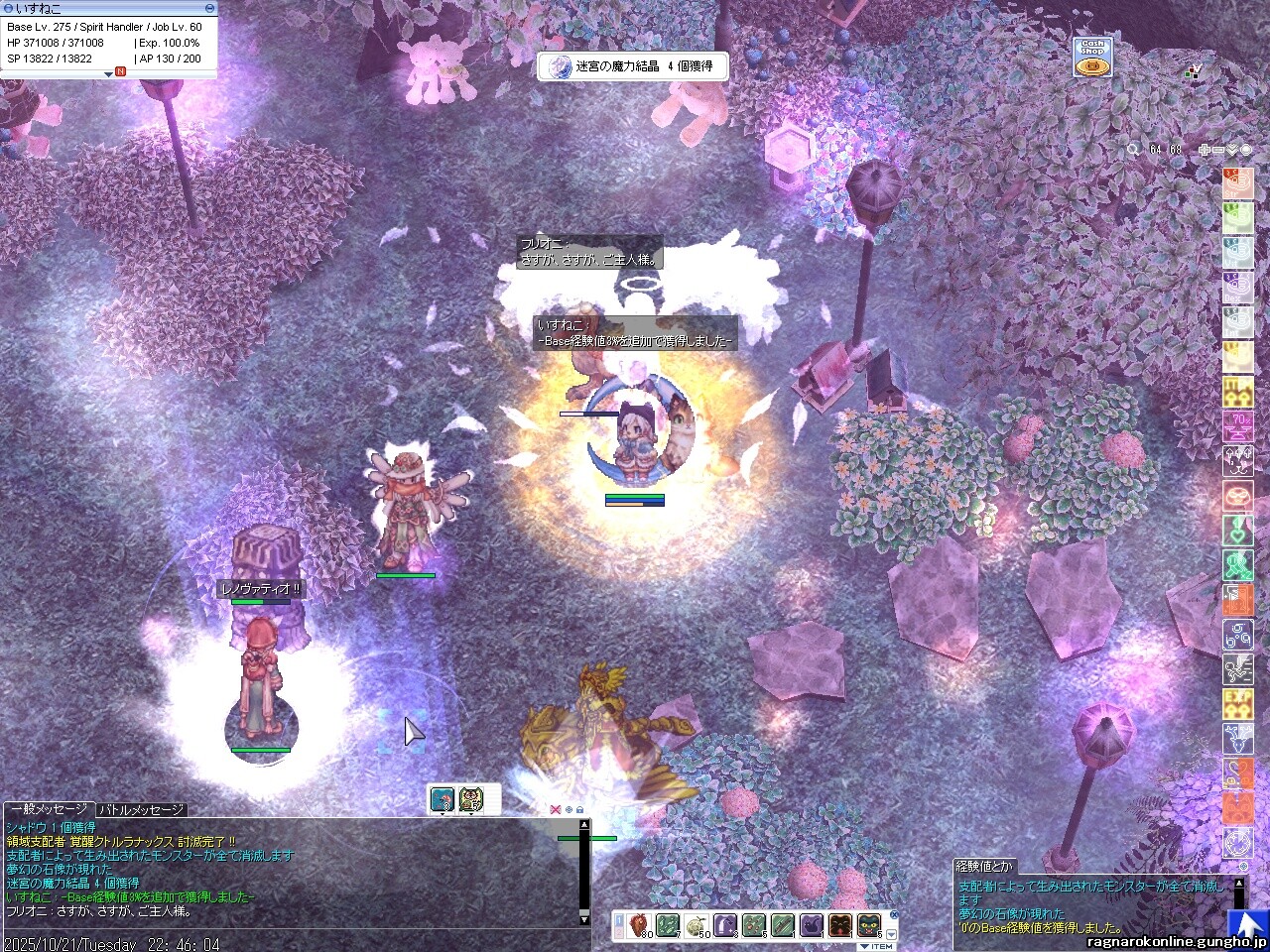Select the 経験値とか message window tab
This screenshot has height=952, width=1270.
coord(985,866)
